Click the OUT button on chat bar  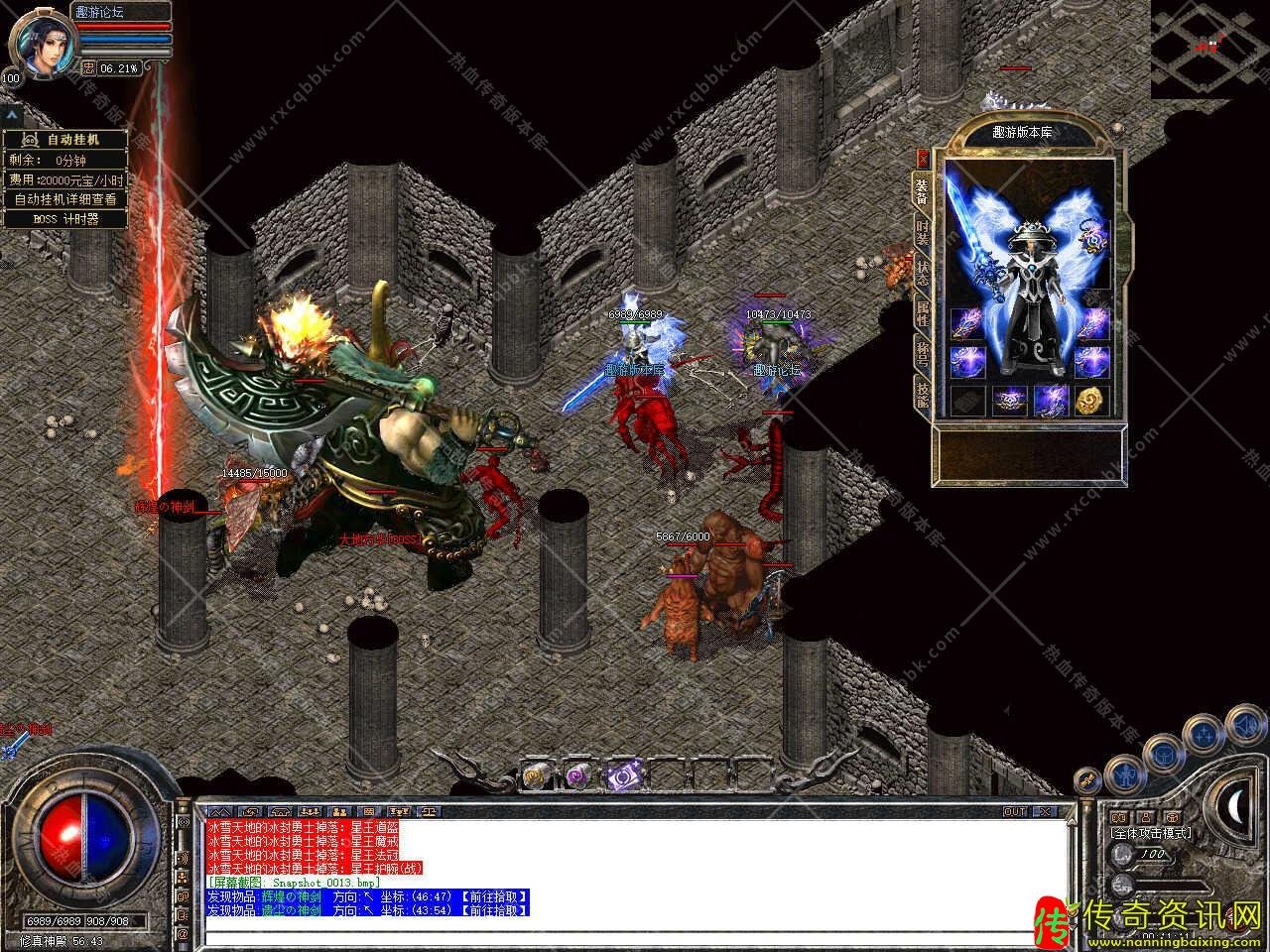coord(1015,811)
